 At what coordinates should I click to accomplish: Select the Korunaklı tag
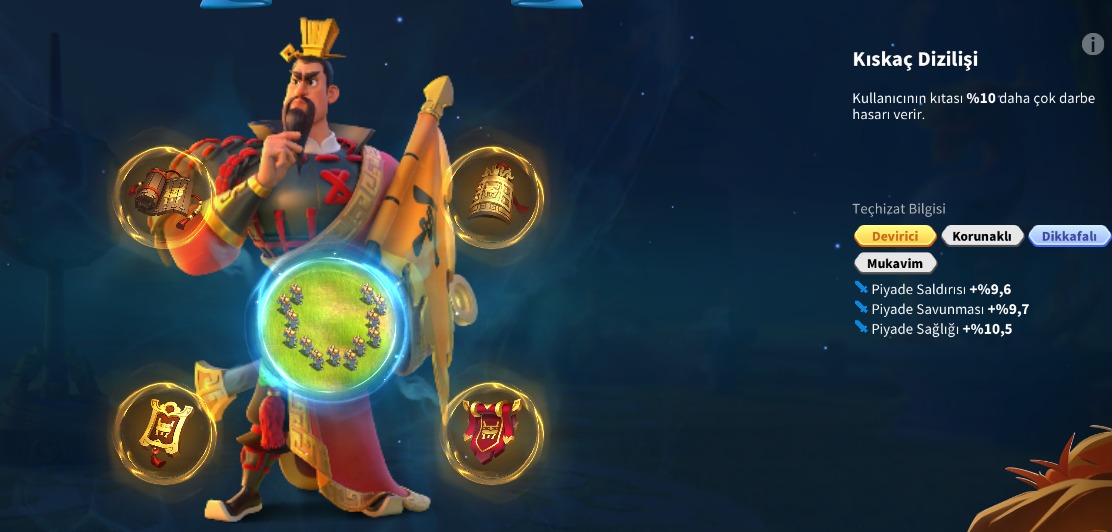(x=982, y=236)
